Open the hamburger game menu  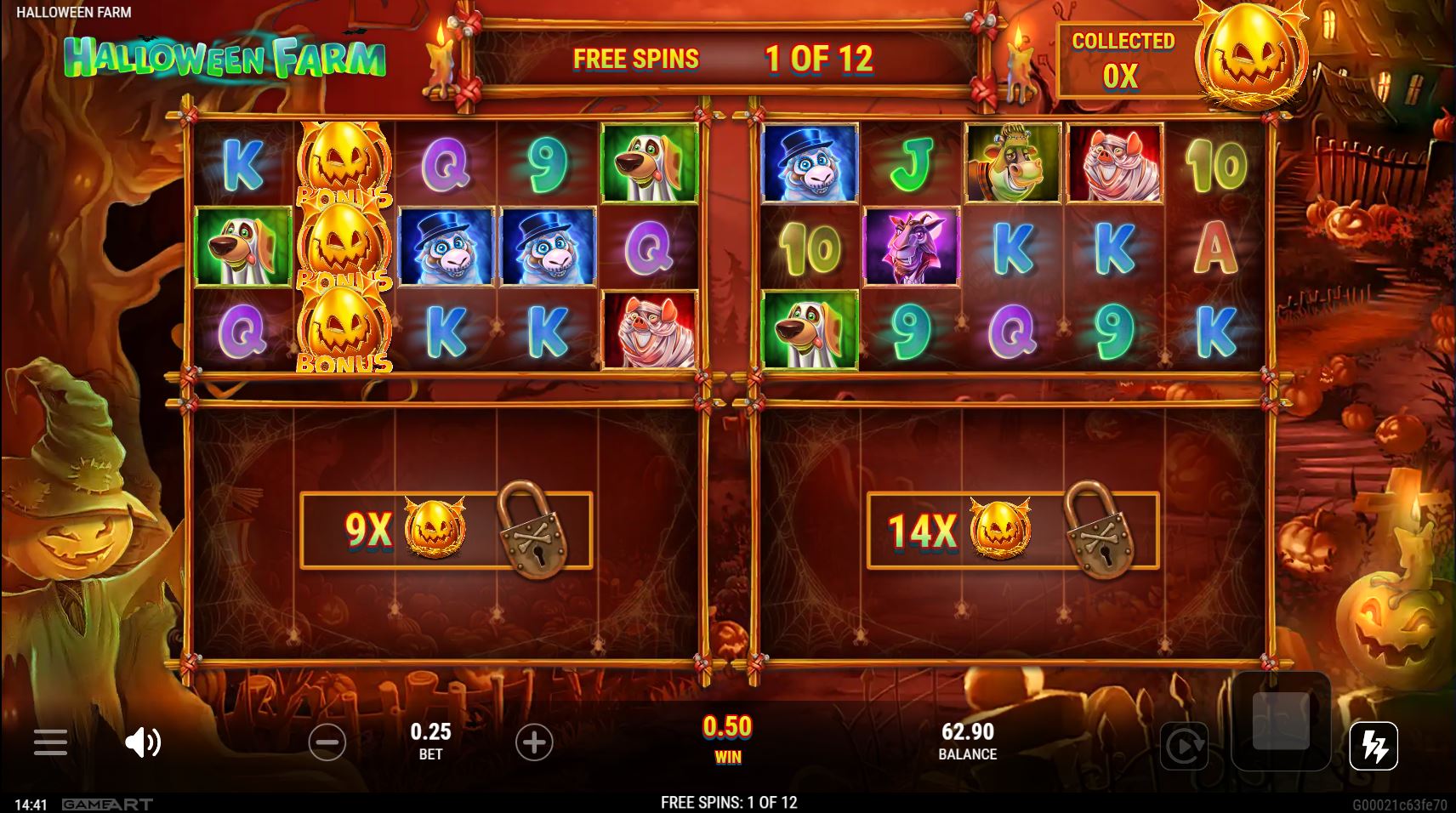coord(51,742)
